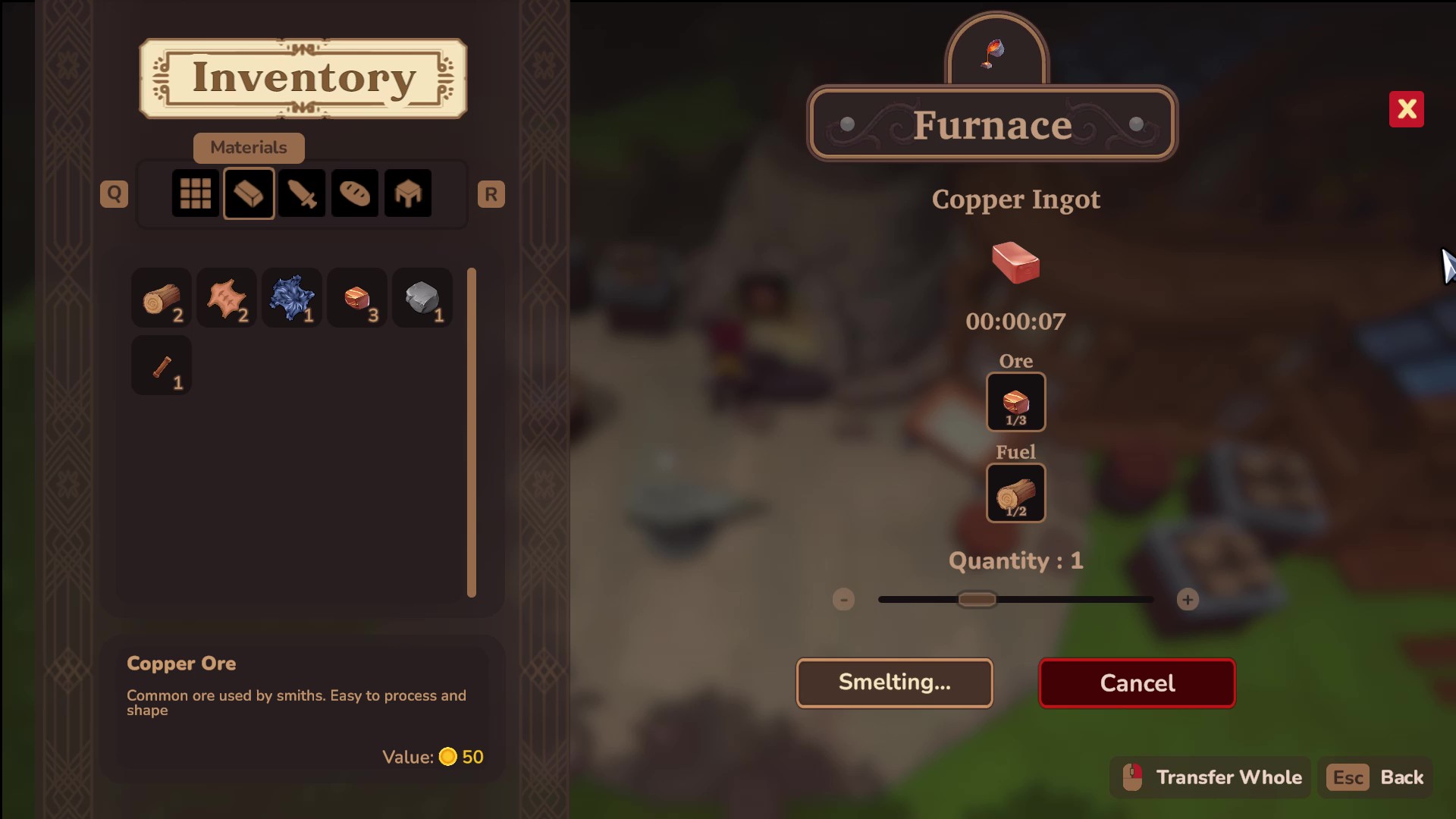Switch to the food bread tab

pyautogui.click(x=355, y=193)
